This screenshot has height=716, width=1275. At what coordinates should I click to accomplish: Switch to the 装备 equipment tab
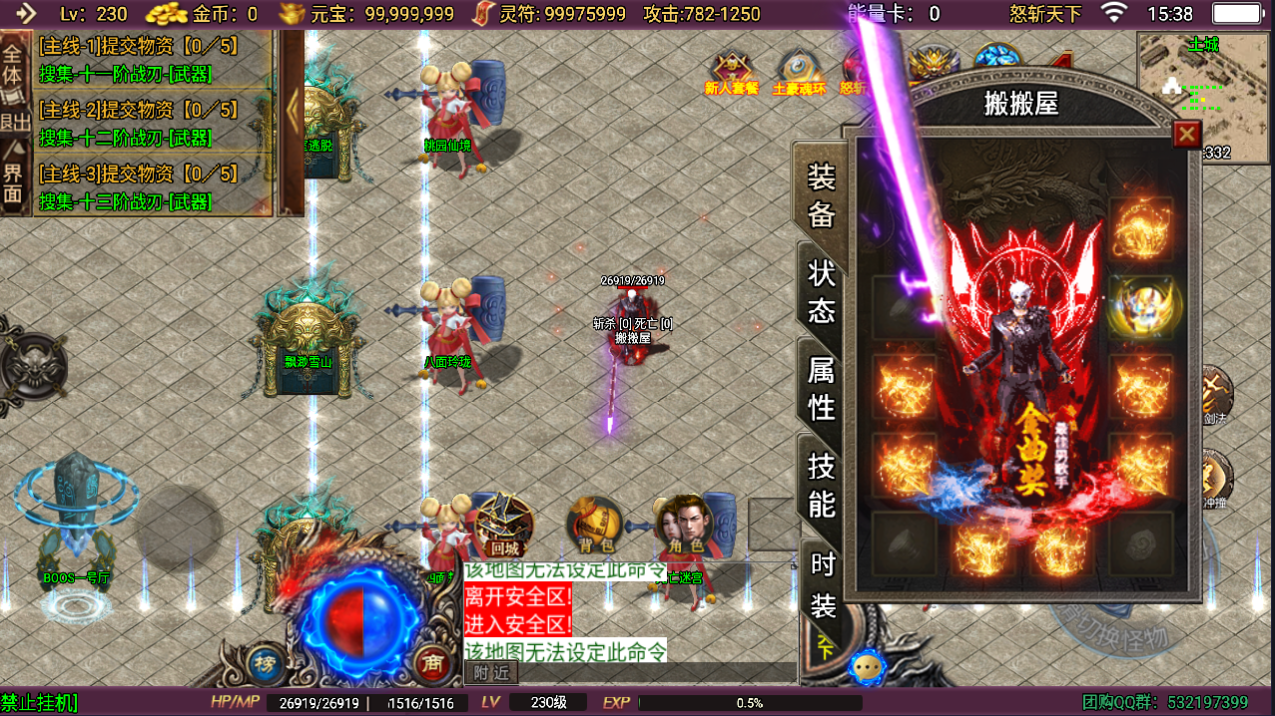coord(821,196)
